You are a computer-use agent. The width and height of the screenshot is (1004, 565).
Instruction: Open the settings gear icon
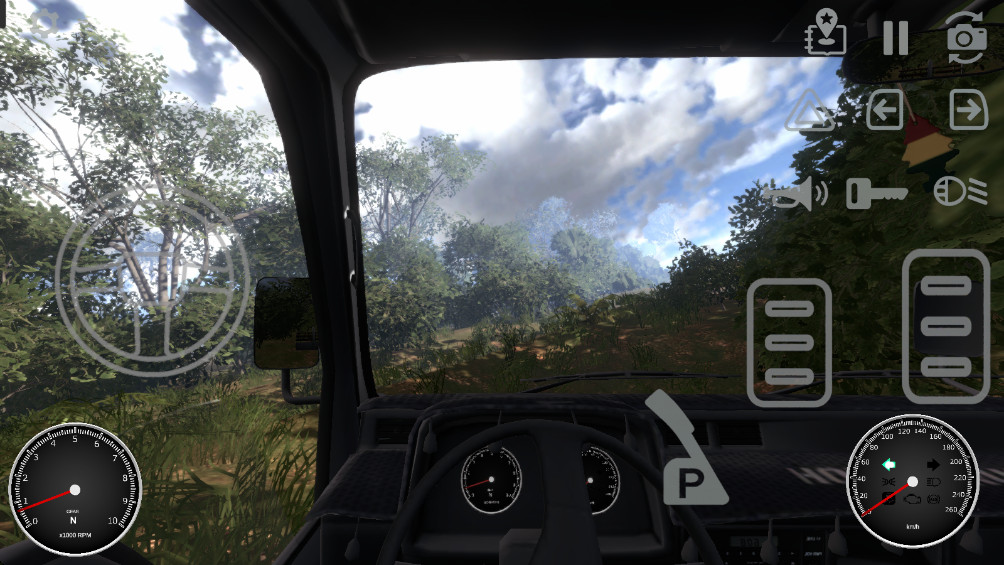(43, 22)
